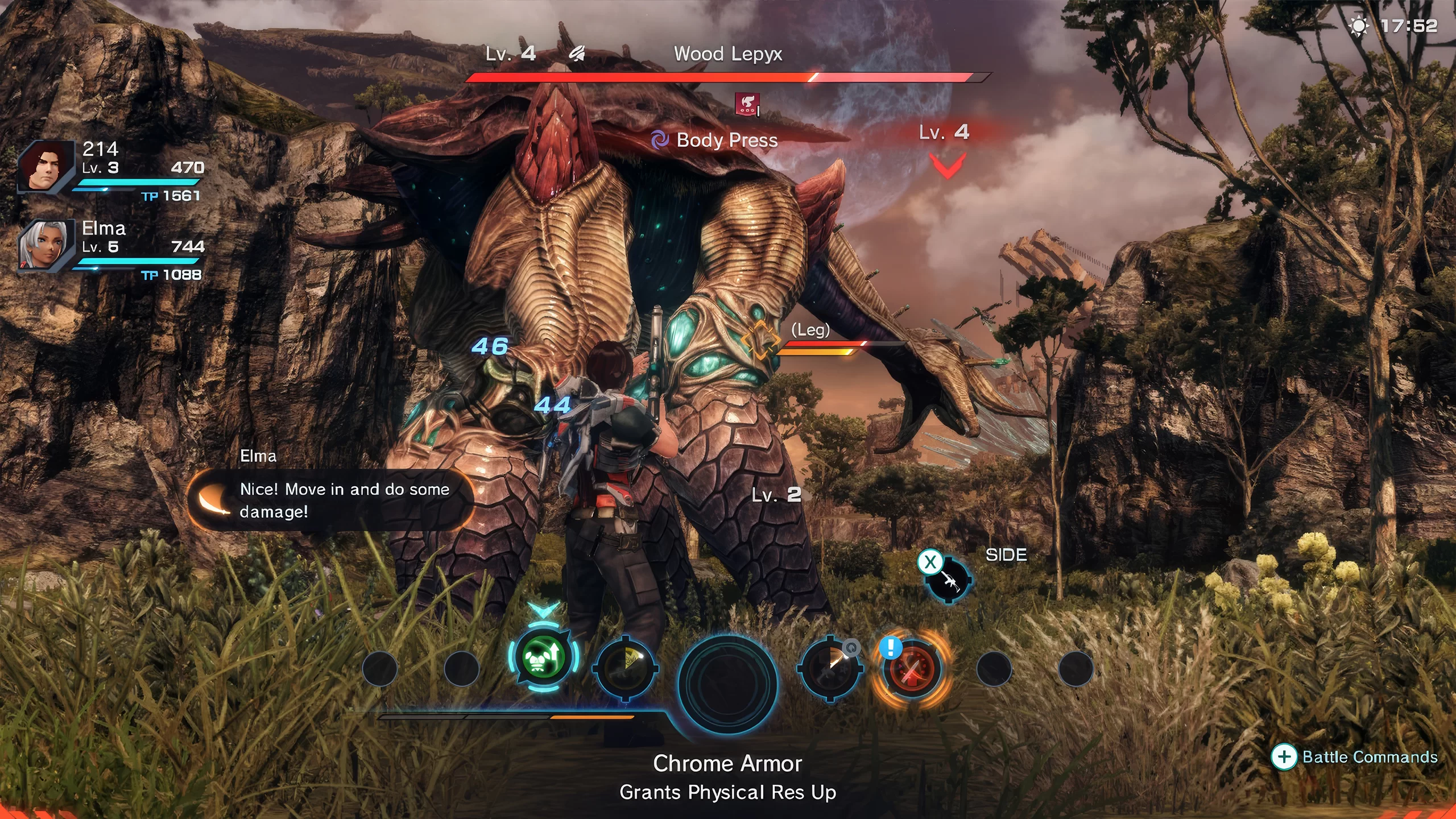Image resolution: width=1456 pixels, height=819 pixels.
Task: Use the glowing red knife art
Action: pos(912,669)
